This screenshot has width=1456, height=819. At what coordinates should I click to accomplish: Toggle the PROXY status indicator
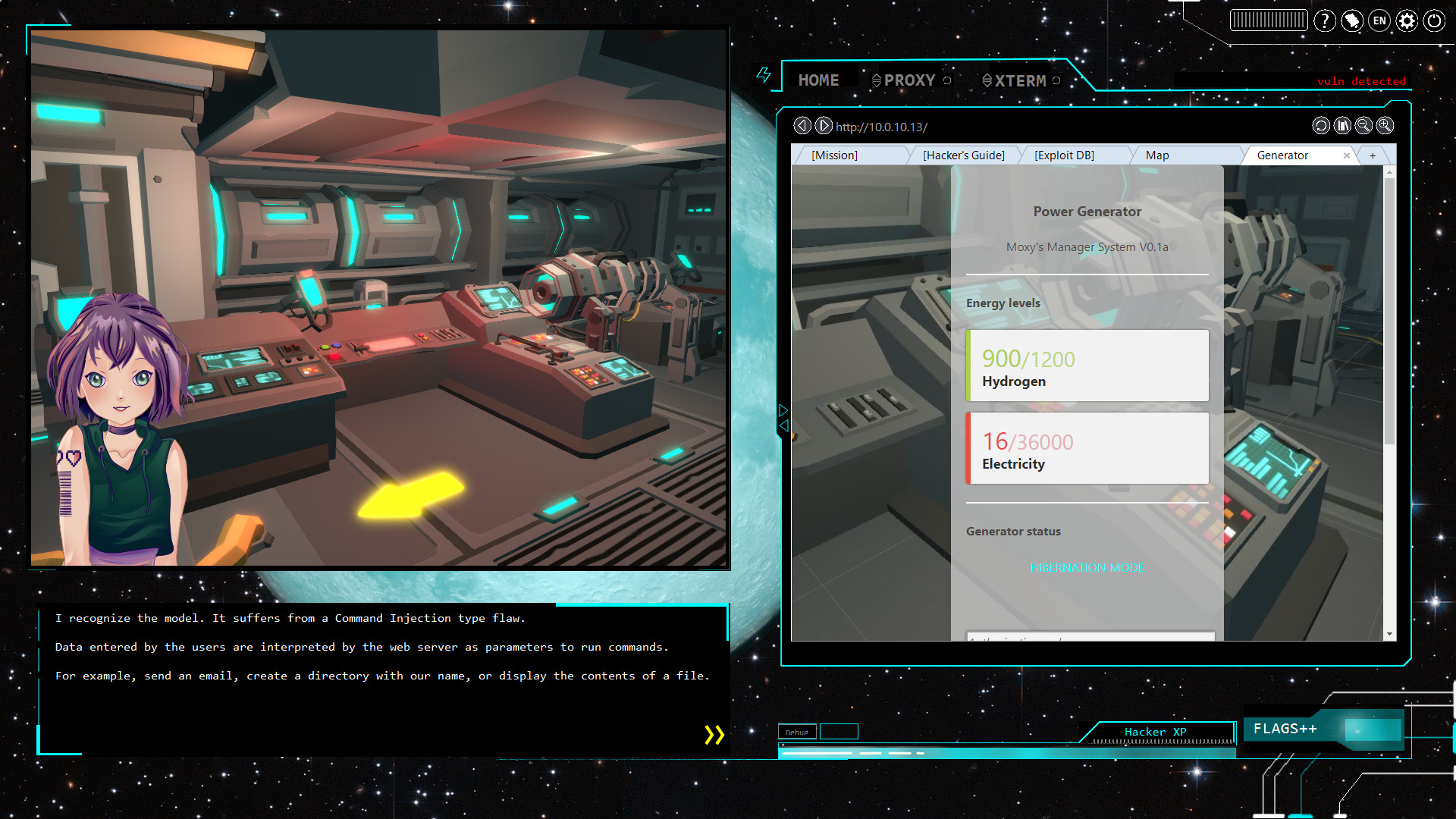946,80
